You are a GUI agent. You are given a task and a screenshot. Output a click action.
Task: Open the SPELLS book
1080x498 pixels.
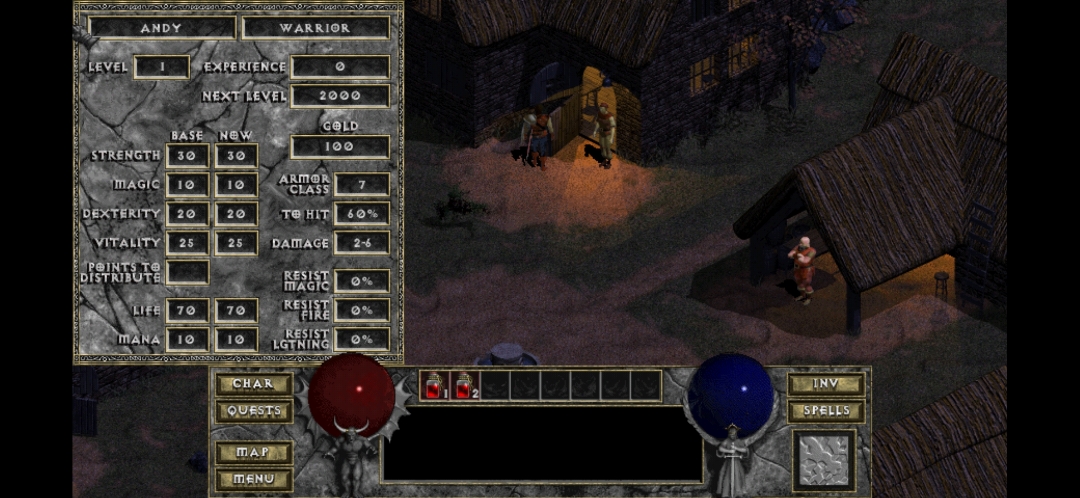pos(825,411)
